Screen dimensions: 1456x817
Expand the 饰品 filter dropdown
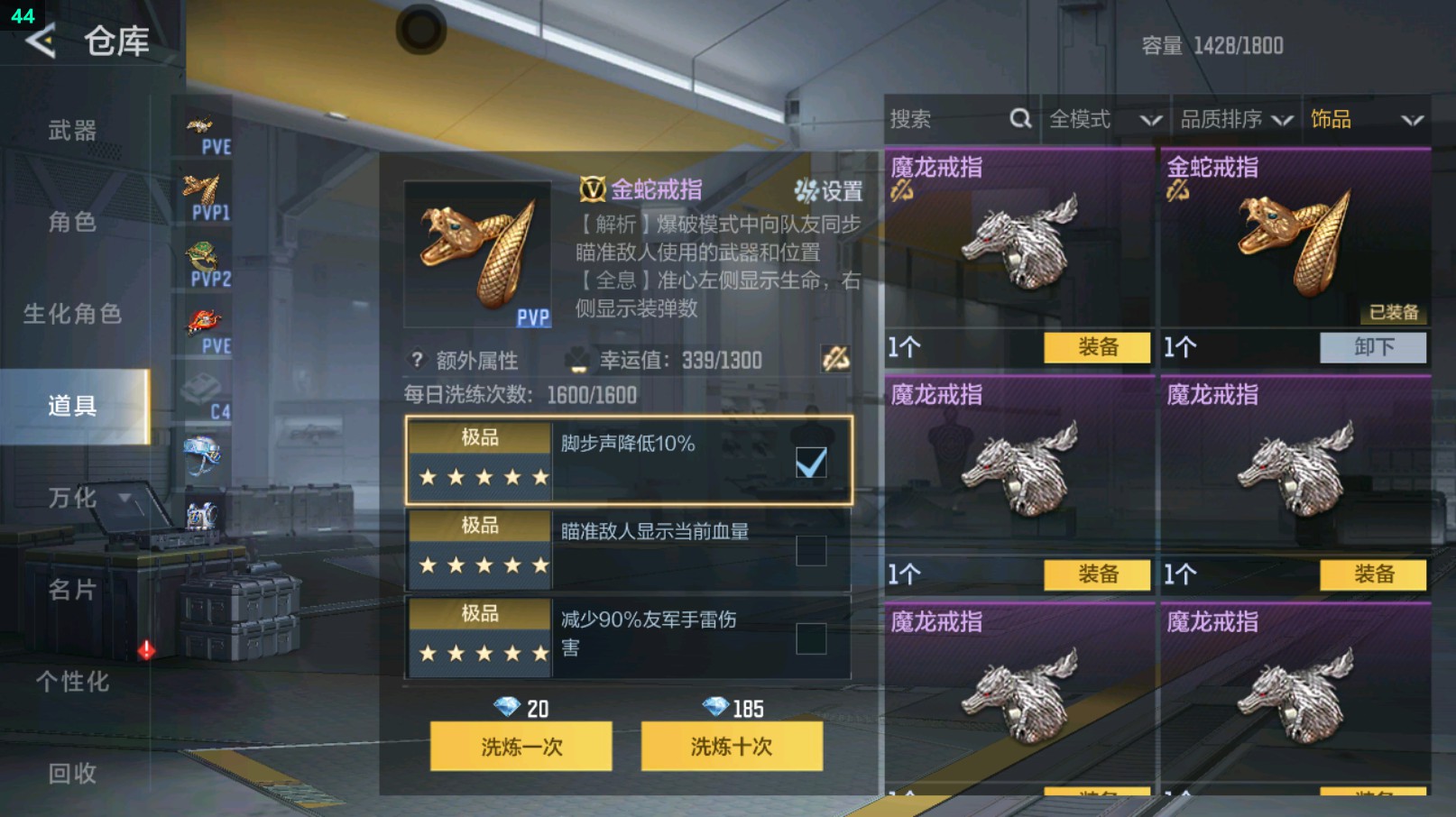[1368, 118]
